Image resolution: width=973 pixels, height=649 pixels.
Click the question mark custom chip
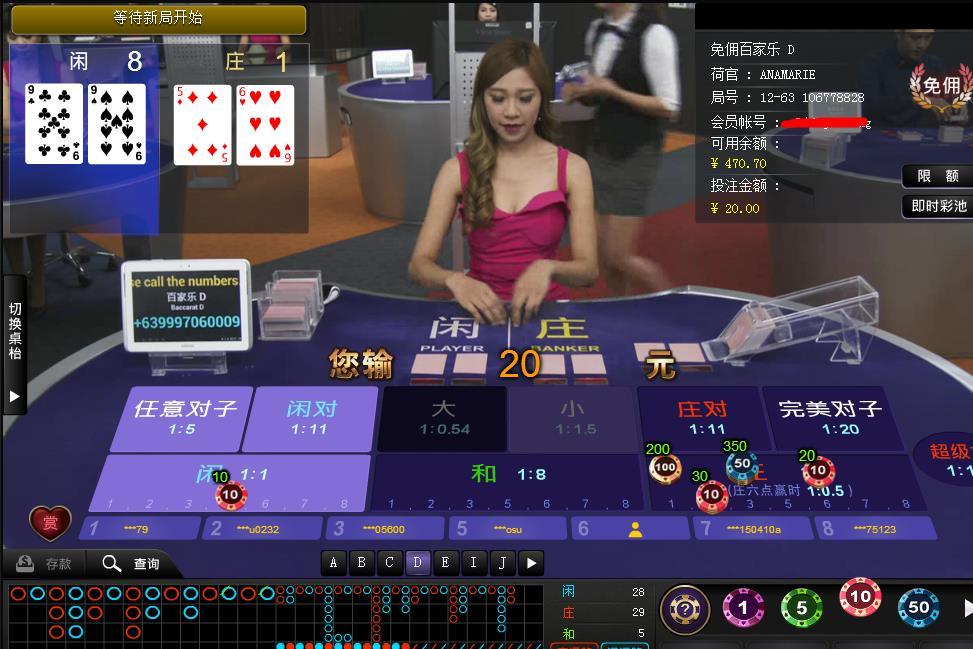[x=685, y=608]
